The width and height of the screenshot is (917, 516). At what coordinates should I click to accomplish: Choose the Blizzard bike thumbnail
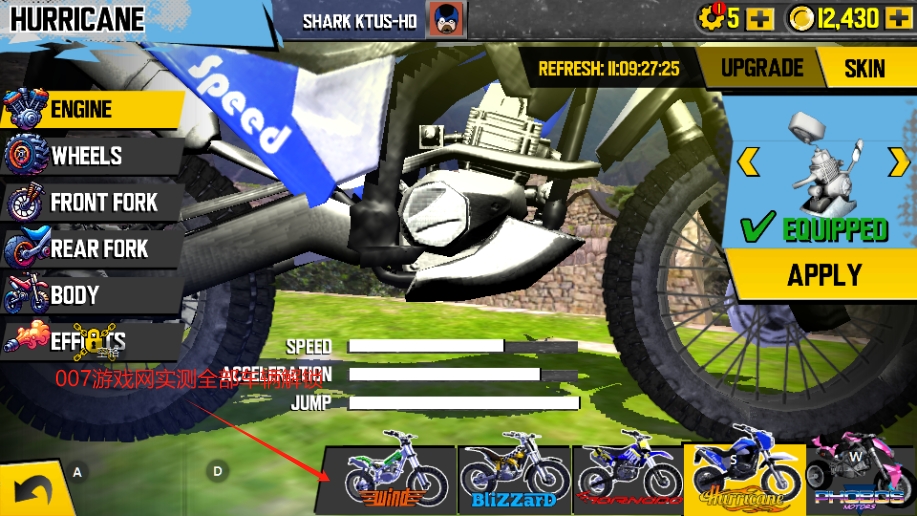[514, 473]
